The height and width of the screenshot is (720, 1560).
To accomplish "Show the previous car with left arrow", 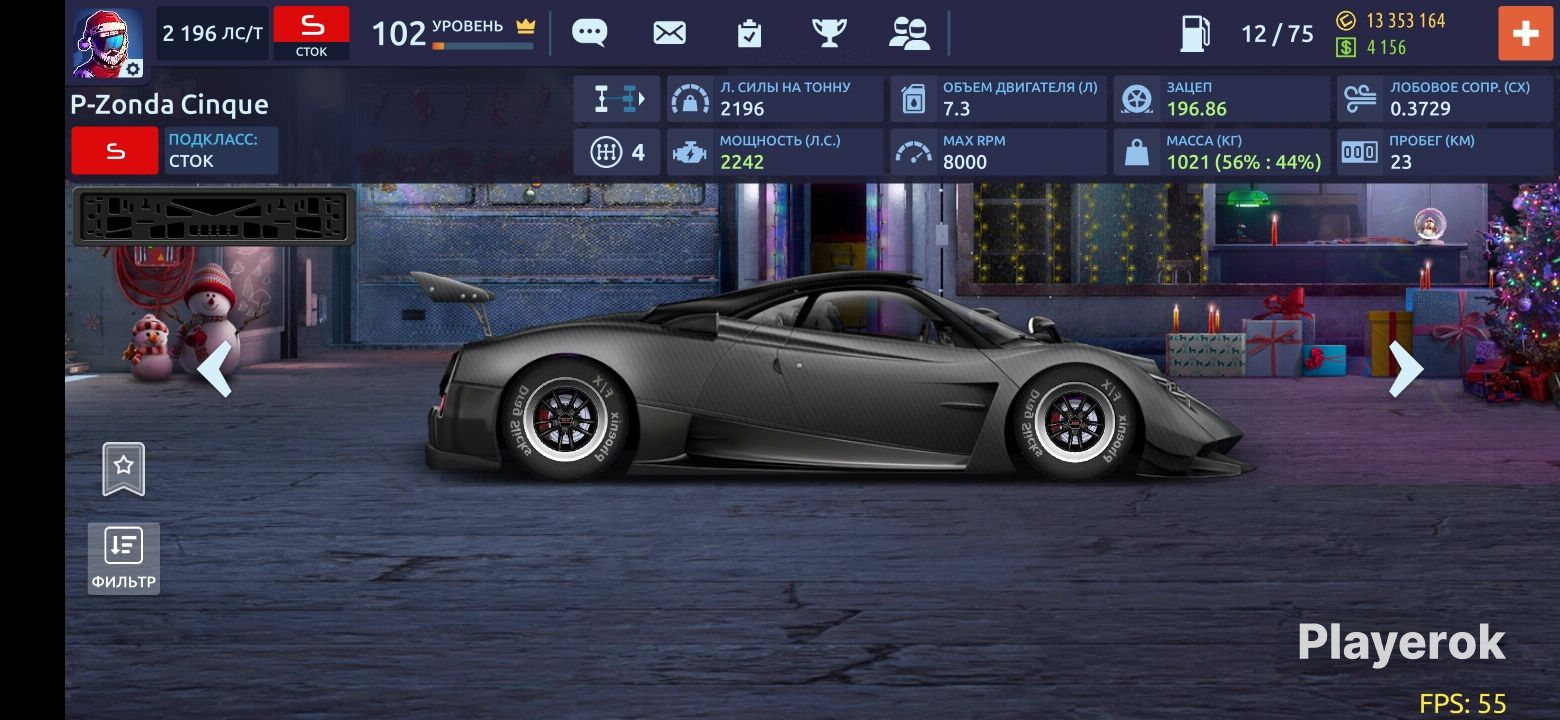I will [x=215, y=369].
